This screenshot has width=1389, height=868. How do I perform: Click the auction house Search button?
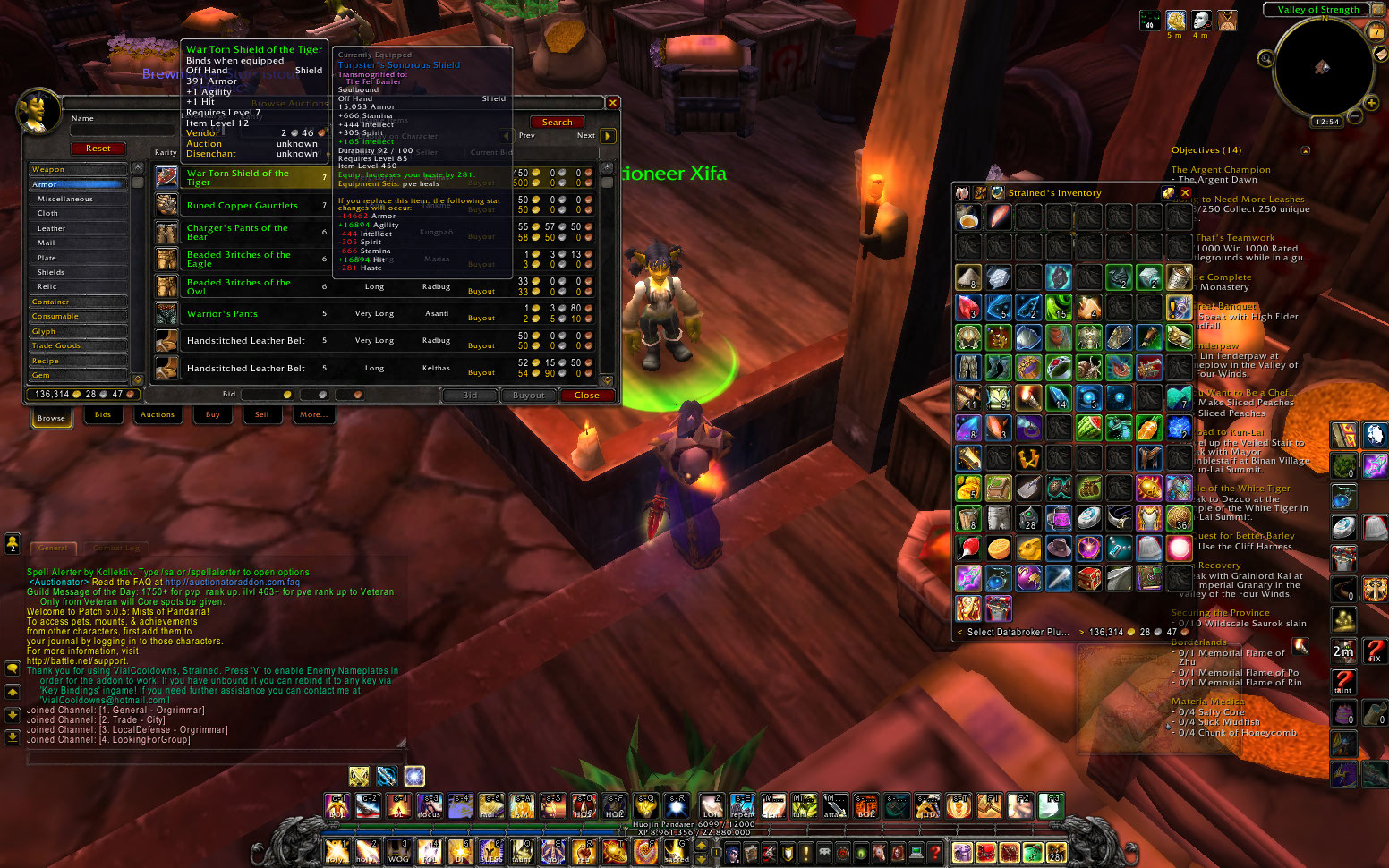tap(557, 123)
